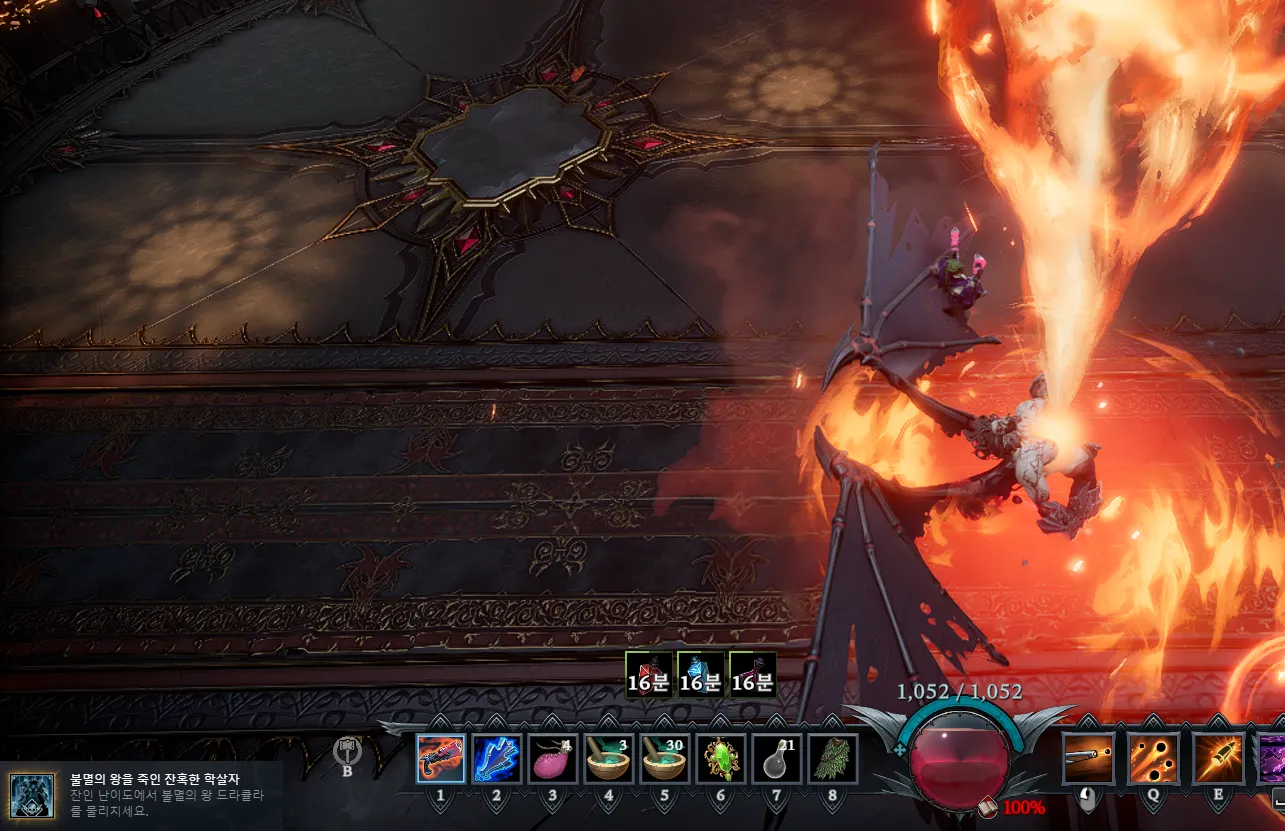Click the red book icon beside 100%
The image size is (1285, 831).
[987, 806]
